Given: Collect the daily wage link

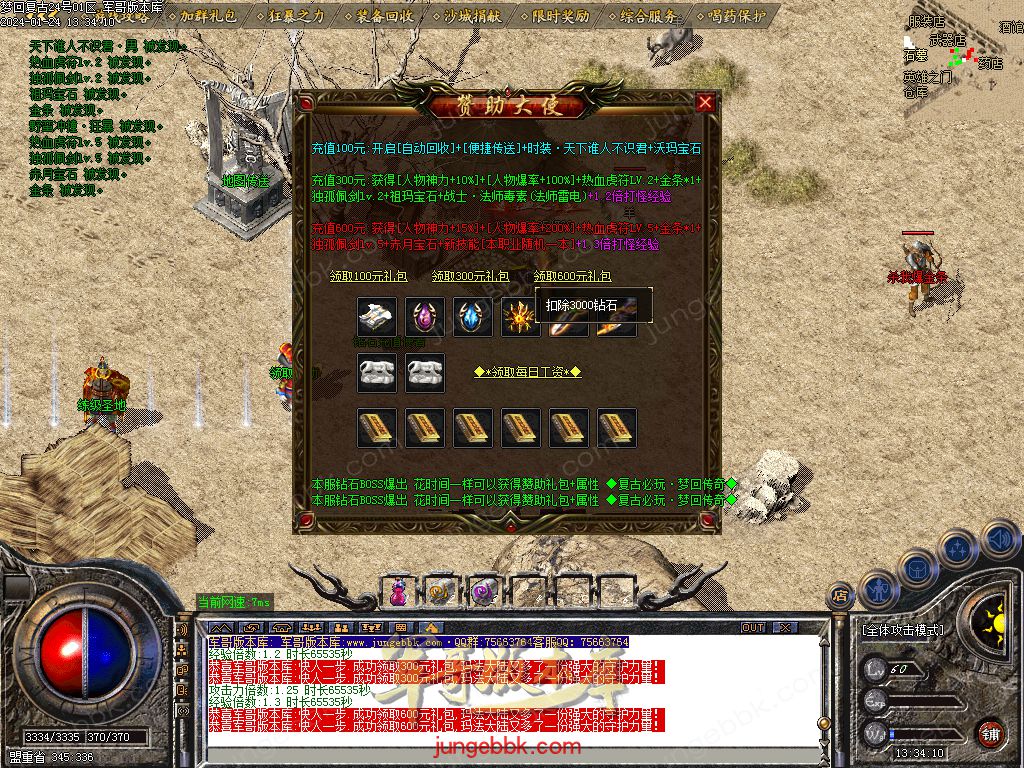Looking at the screenshot, I should coord(527,372).
